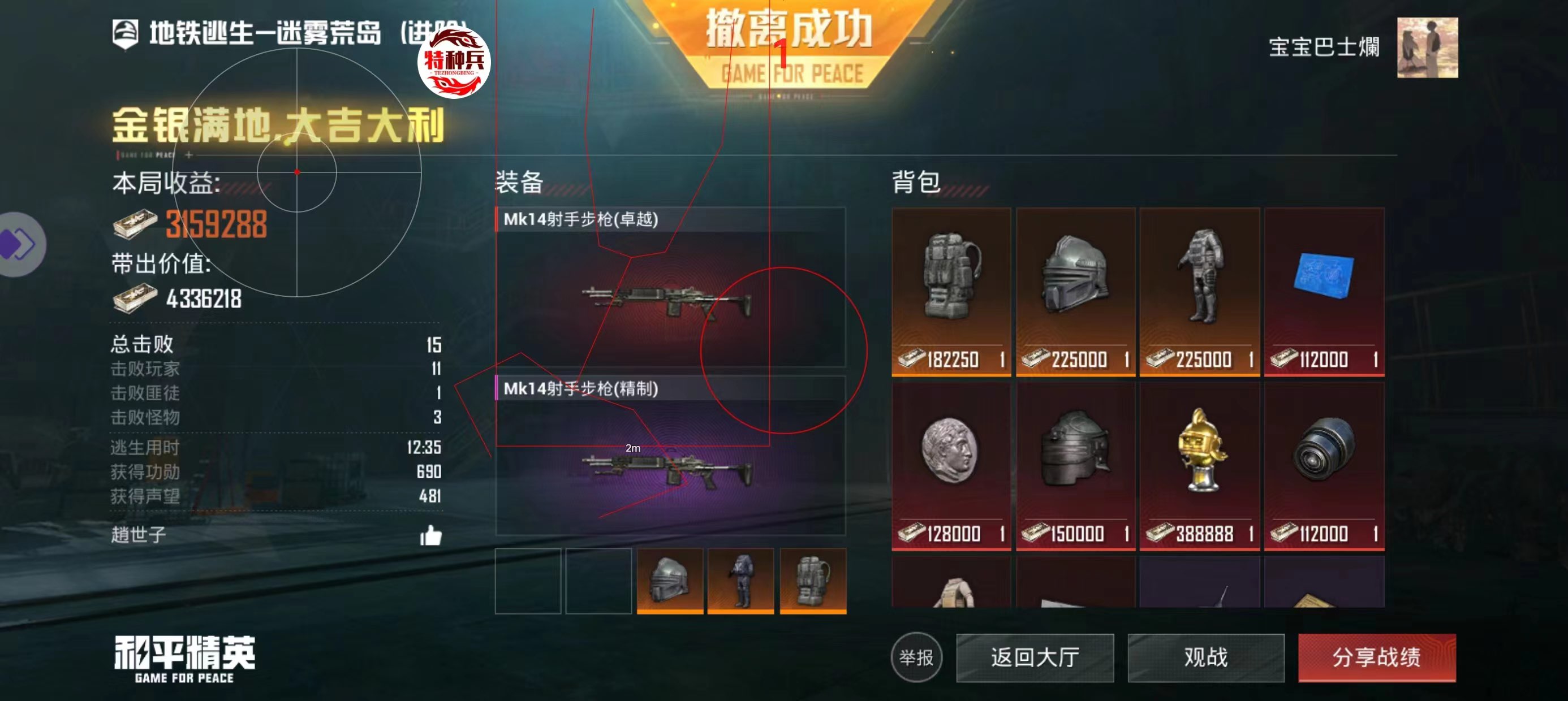
Task: Click the gray backpack item priced 182250
Action: pos(951,292)
